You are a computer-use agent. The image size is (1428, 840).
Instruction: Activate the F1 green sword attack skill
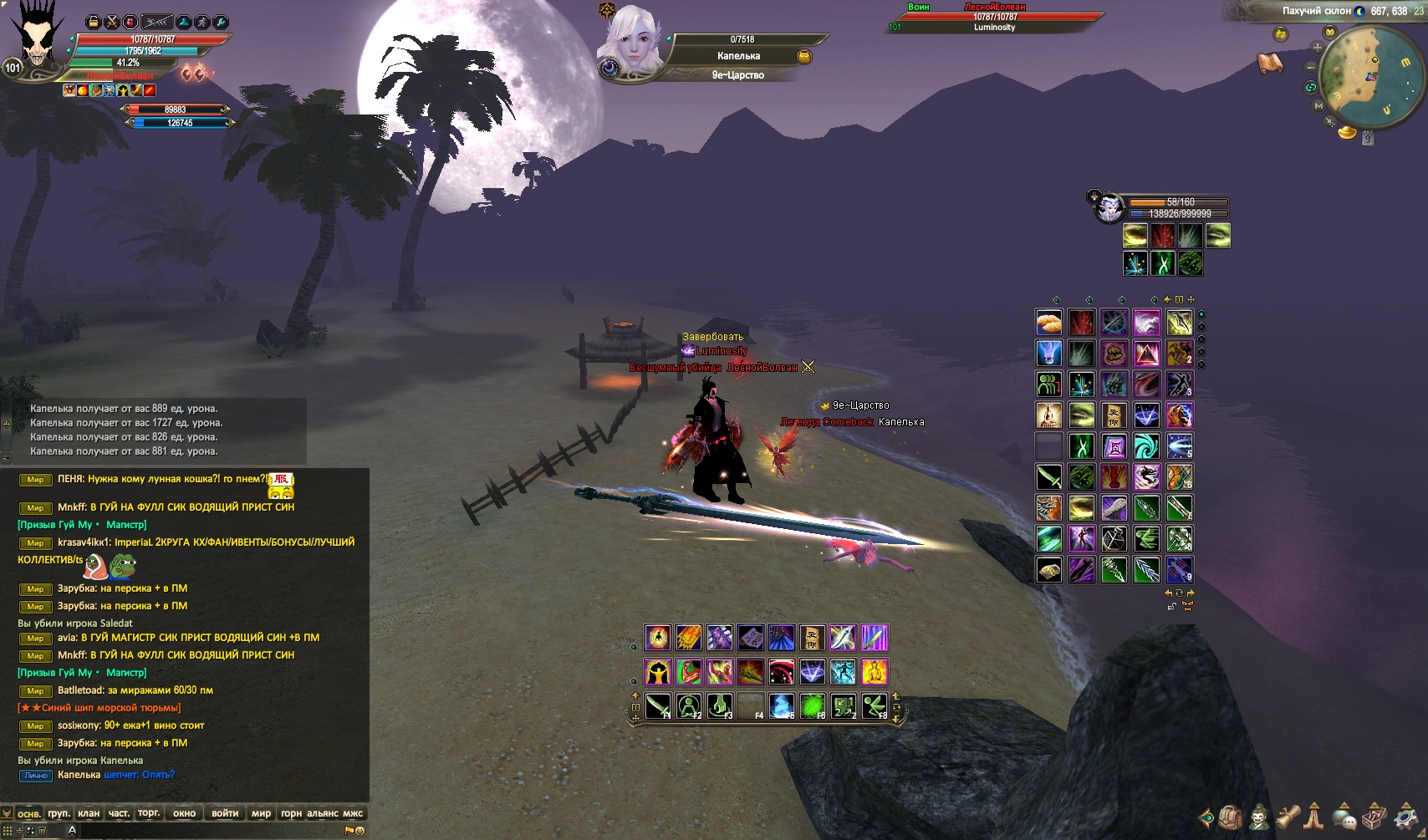pos(658,706)
